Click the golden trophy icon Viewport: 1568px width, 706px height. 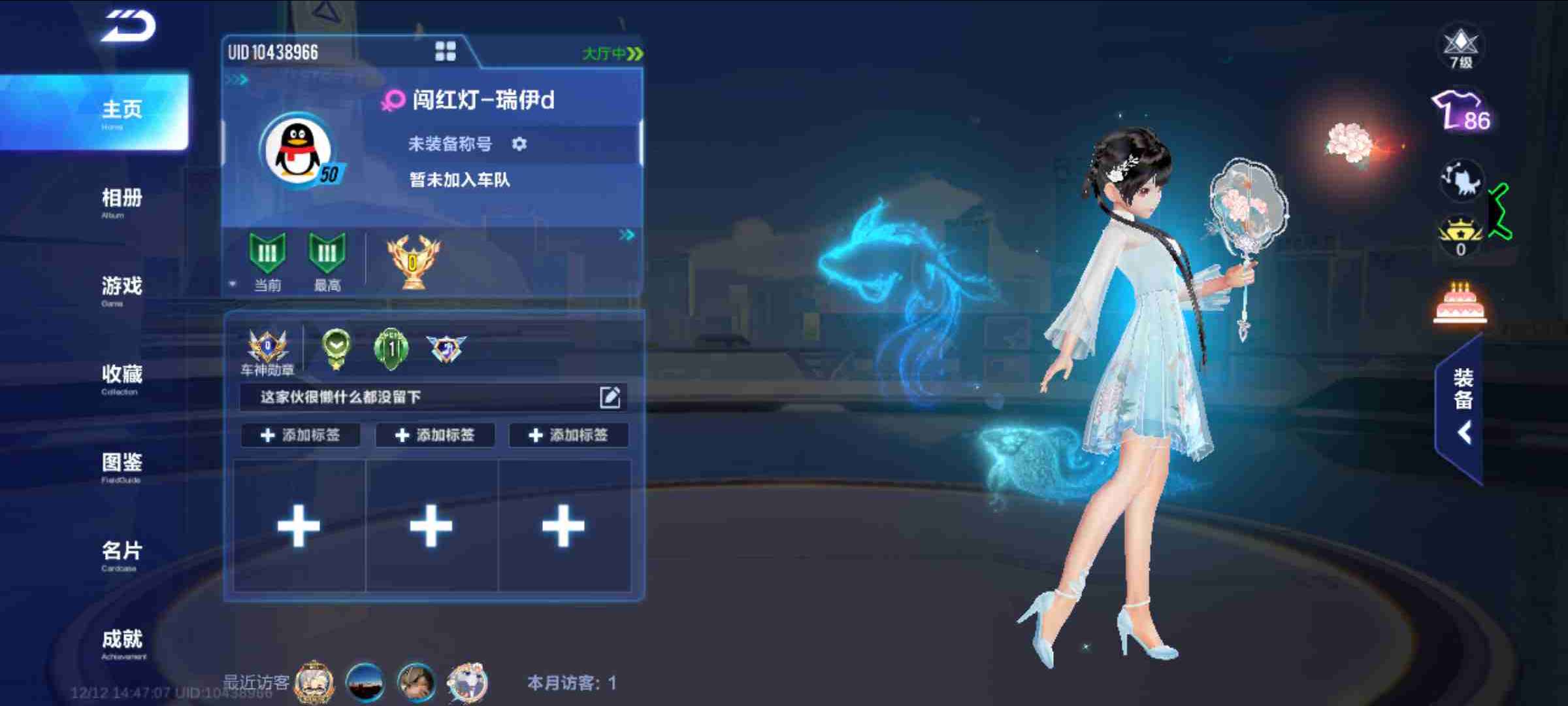[x=413, y=261]
